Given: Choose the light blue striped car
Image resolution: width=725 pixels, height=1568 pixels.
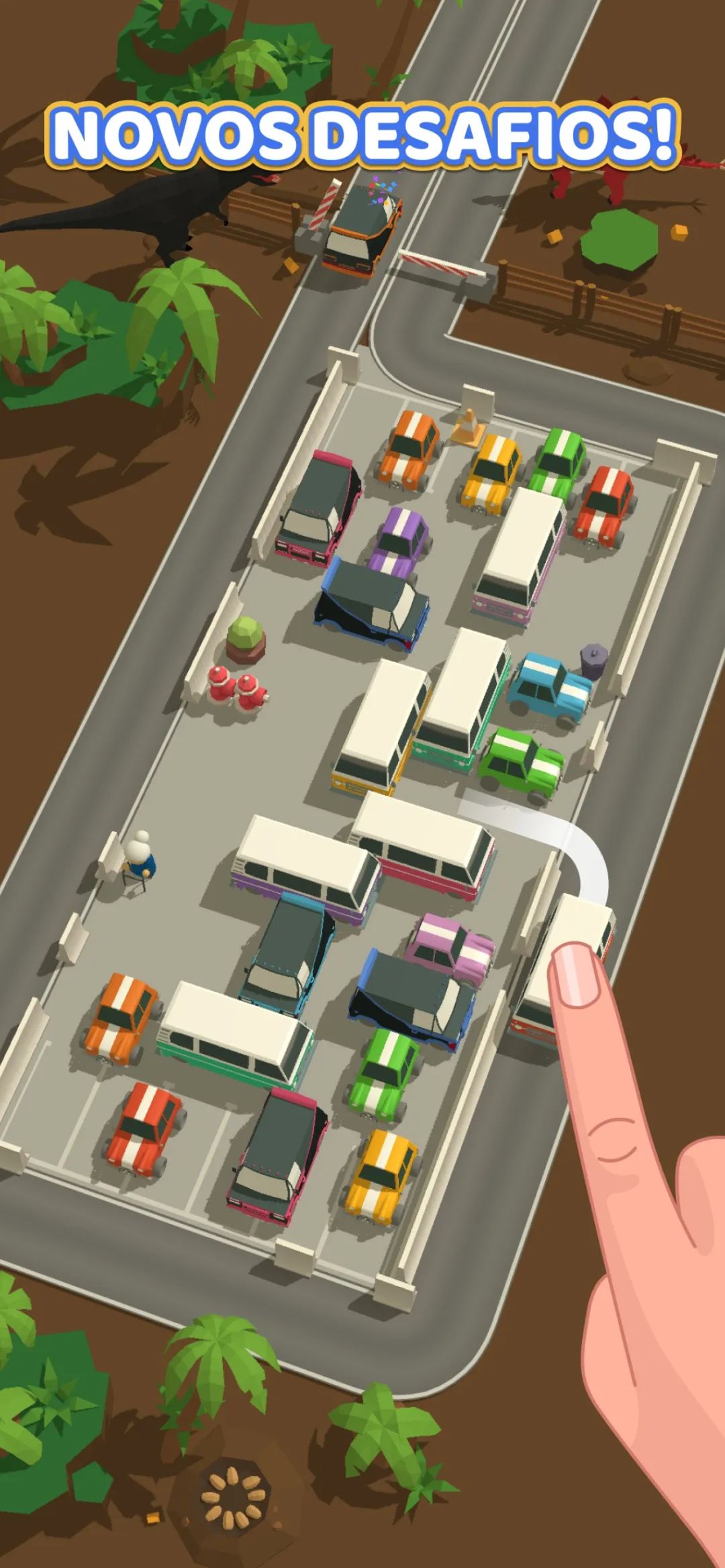Looking at the screenshot, I should pyautogui.click(x=548, y=687).
